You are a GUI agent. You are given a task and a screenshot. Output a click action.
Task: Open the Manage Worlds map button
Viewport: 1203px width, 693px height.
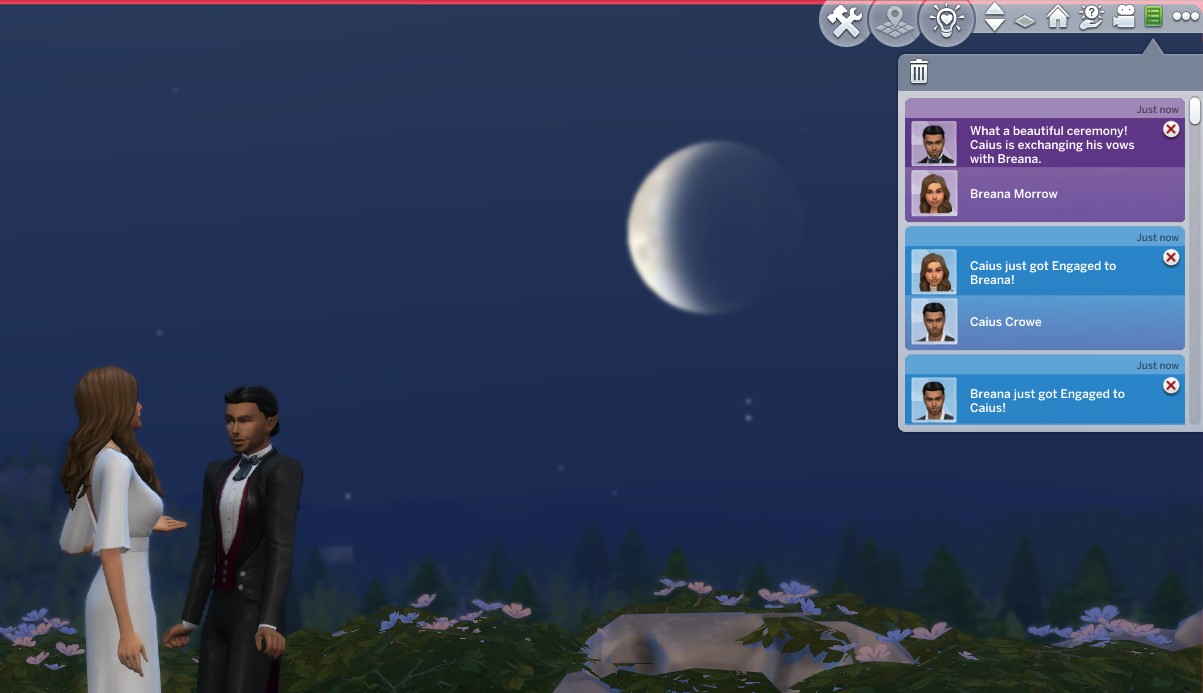point(895,21)
